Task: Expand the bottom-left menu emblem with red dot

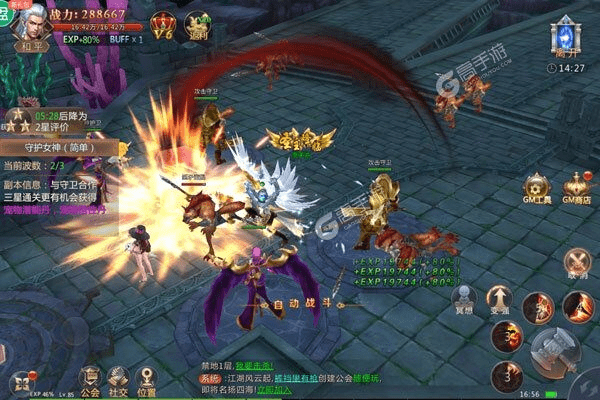Action: (22, 381)
